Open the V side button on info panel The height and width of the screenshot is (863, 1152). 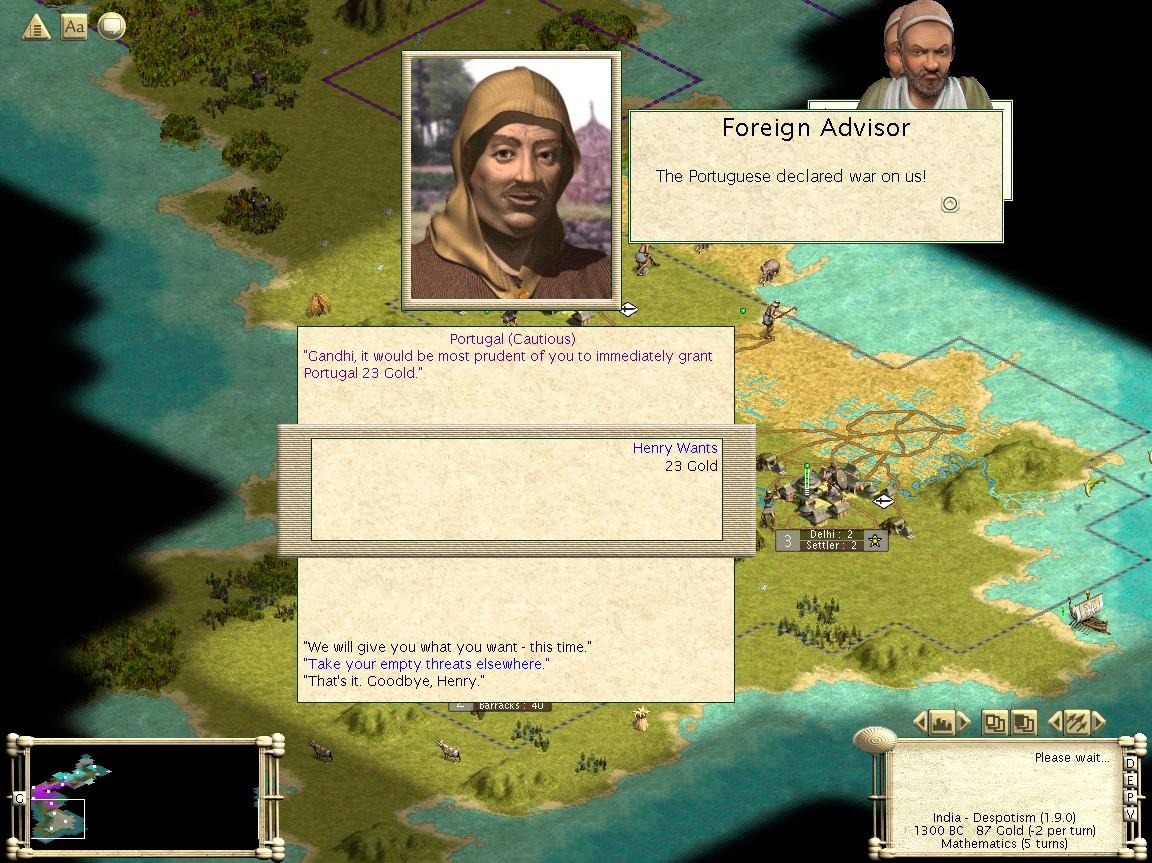[1130, 813]
